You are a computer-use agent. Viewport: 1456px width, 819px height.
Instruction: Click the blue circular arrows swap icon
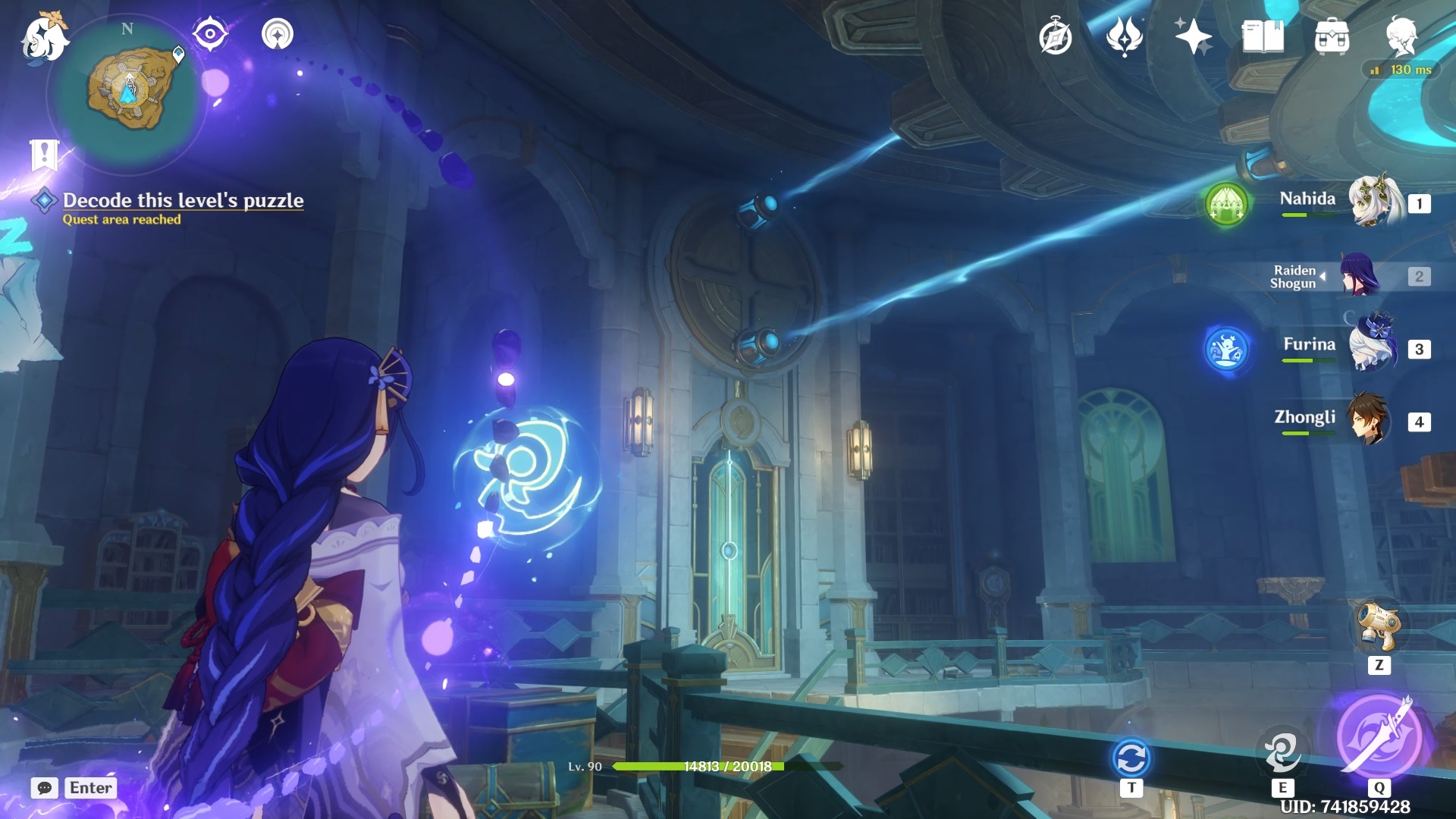[1131, 758]
